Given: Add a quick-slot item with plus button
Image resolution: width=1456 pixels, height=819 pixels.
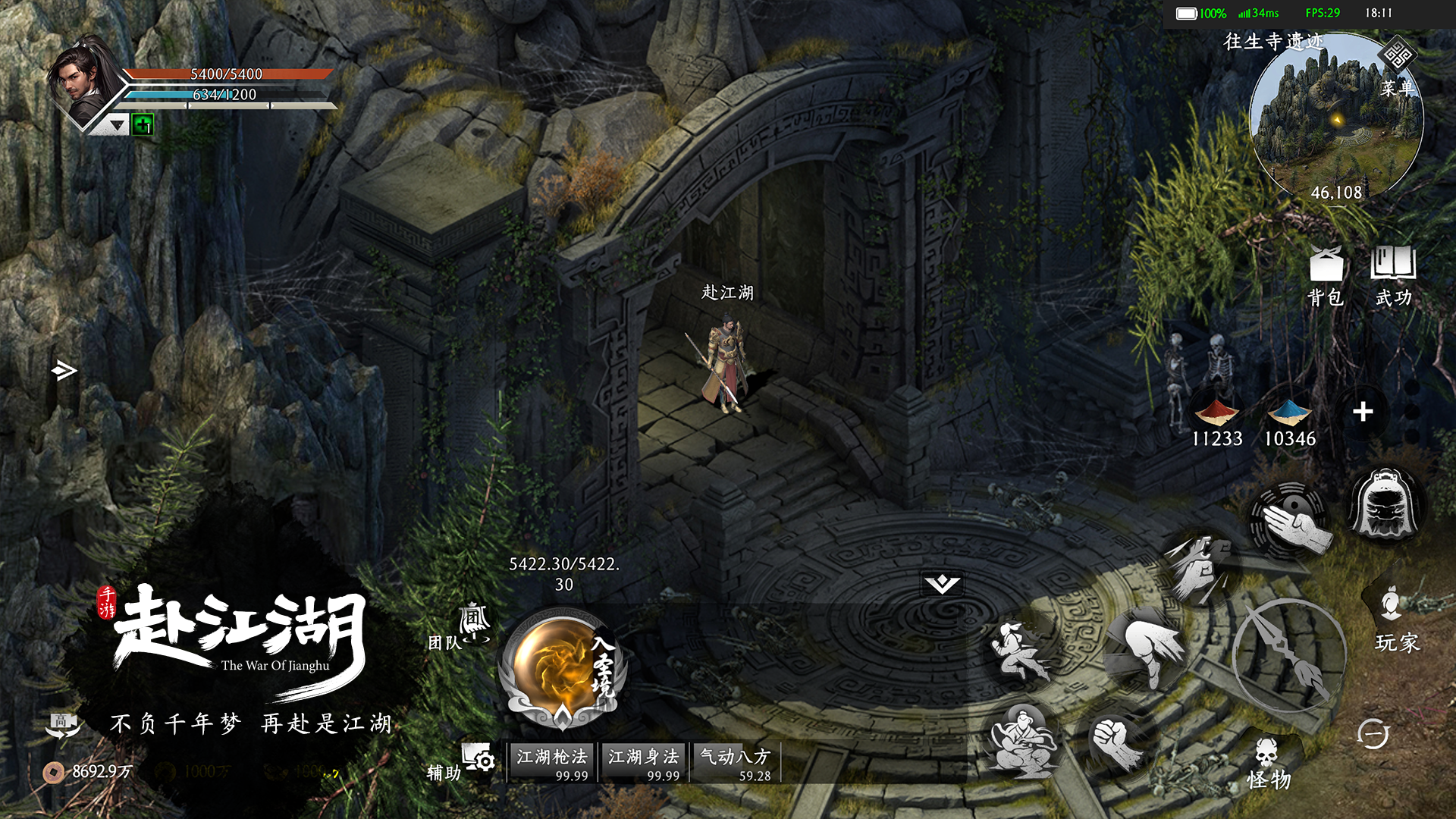Looking at the screenshot, I should click(x=1363, y=412).
